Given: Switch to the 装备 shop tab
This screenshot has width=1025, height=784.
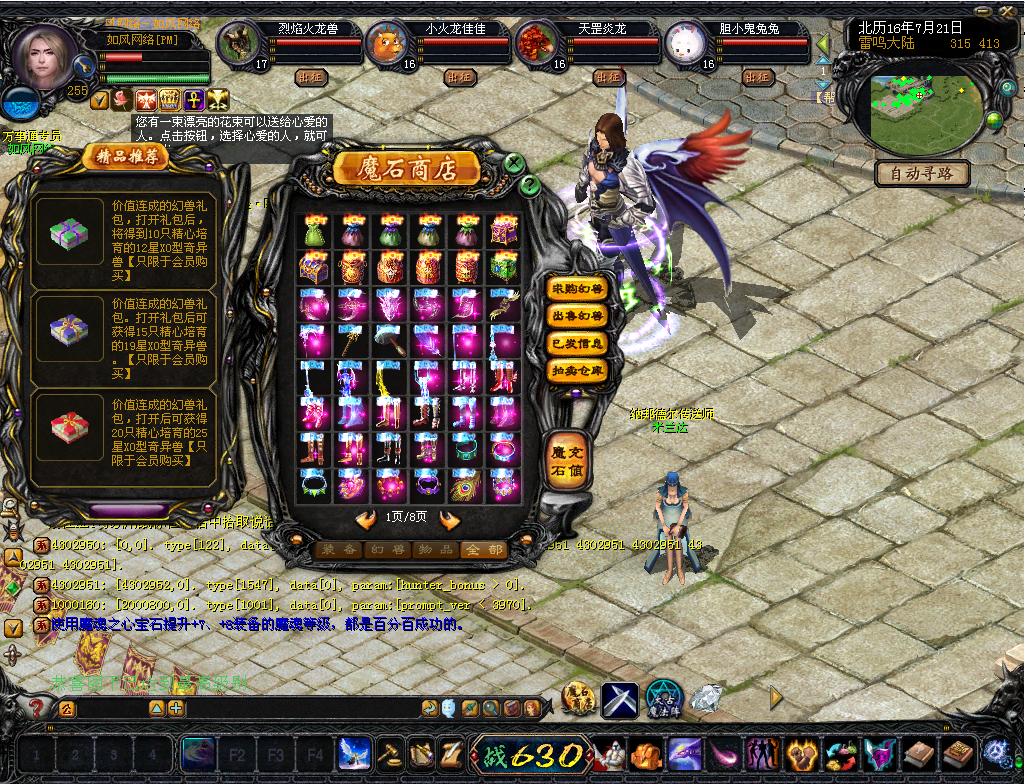Looking at the screenshot, I should [x=337, y=549].
